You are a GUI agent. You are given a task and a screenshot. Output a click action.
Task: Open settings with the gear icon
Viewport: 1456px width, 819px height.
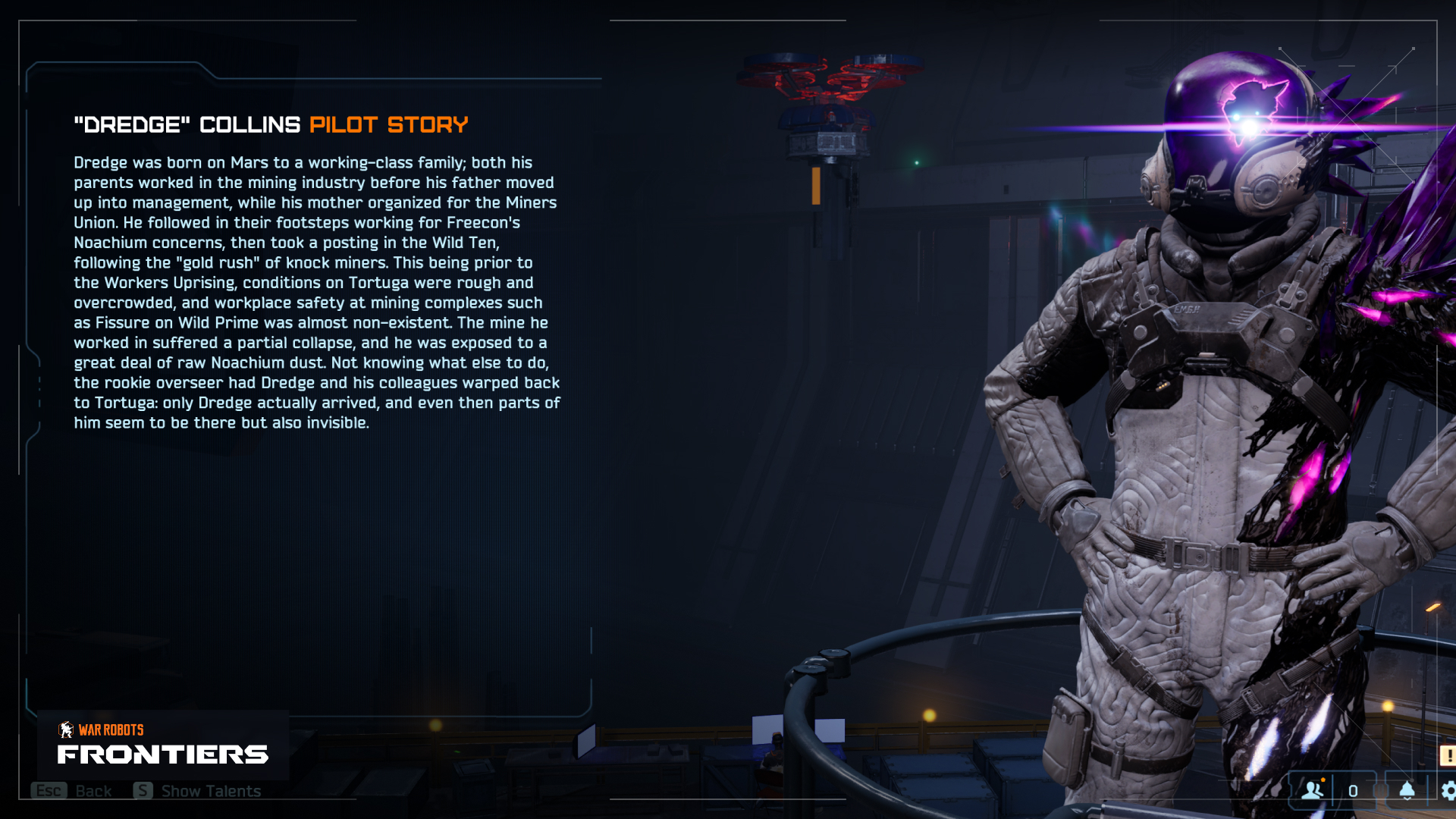(x=1448, y=791)
